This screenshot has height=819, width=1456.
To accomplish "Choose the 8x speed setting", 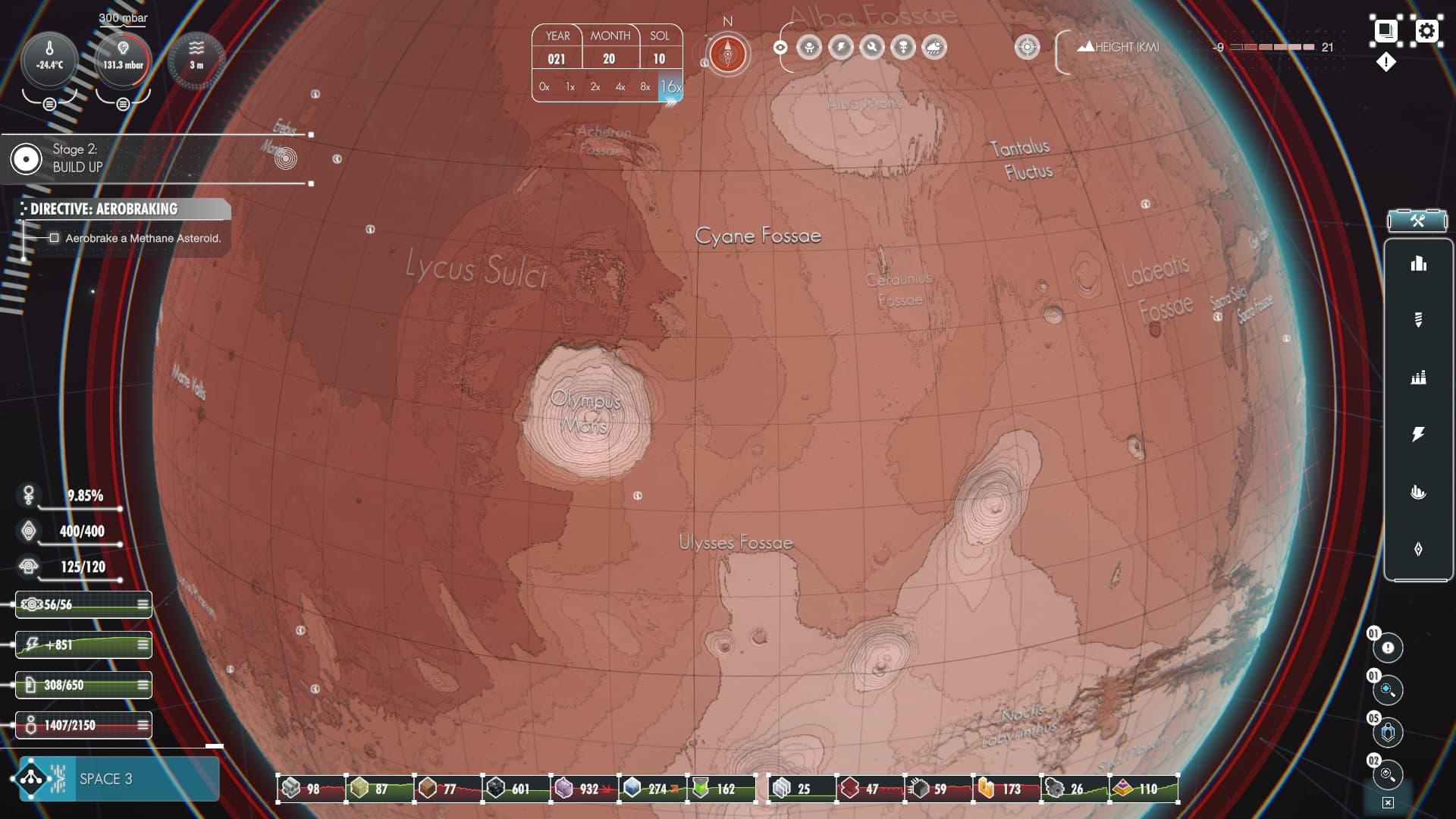I will click(645, 87).
